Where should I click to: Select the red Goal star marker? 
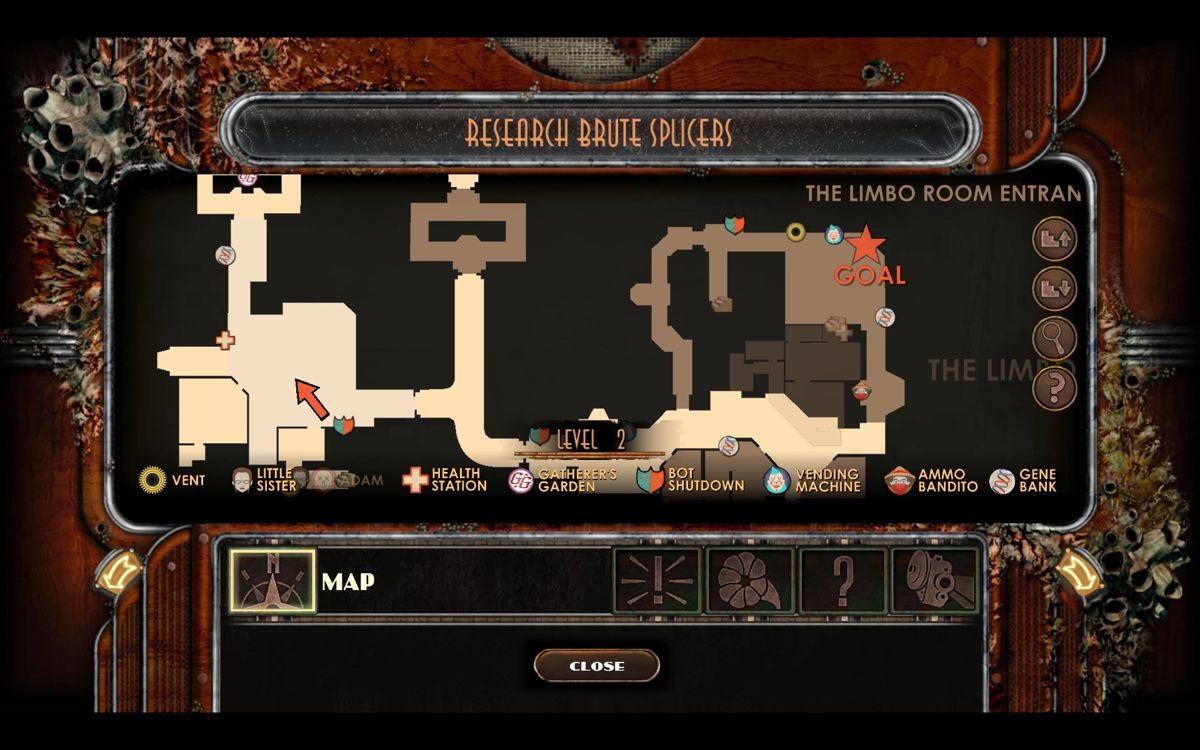pyautogui.click(x=866, y=243)
